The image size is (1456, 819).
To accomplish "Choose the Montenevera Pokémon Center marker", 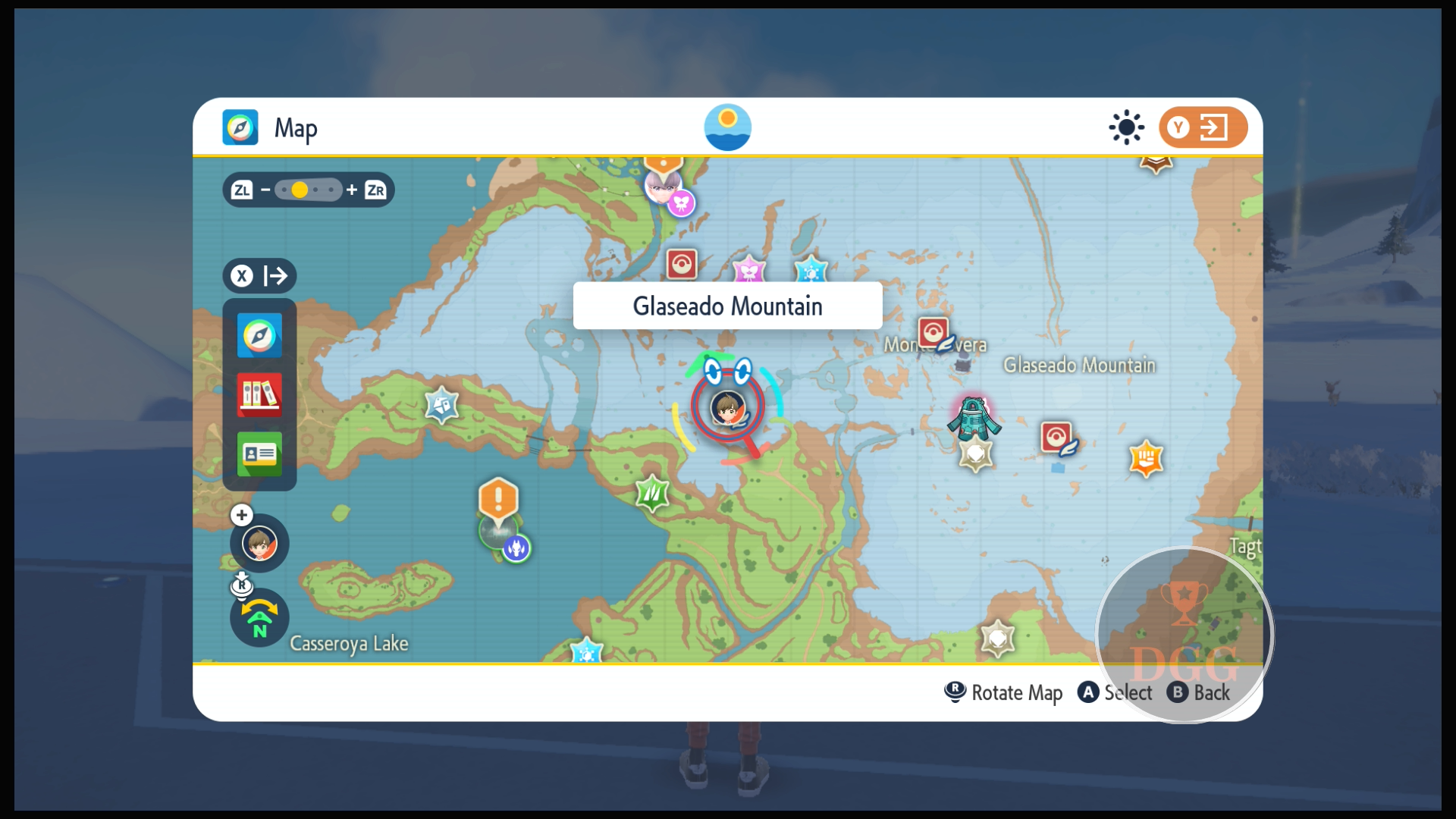I will [x=933, y=332].
